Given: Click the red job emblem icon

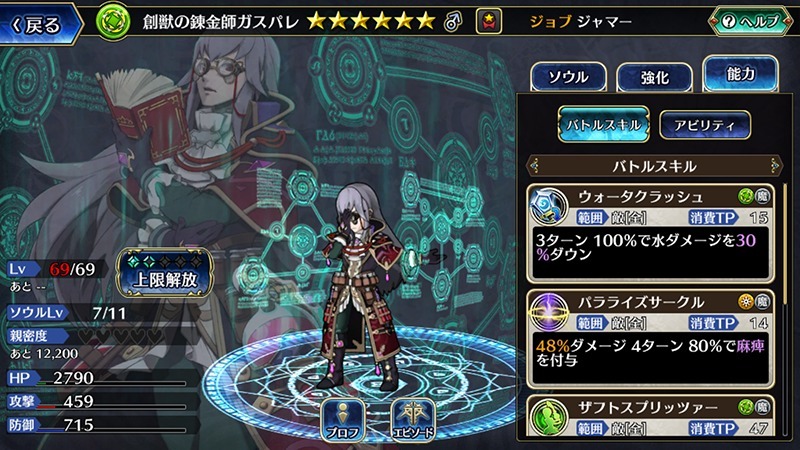Looking at the screenshot, I should (x=489, y=20).
